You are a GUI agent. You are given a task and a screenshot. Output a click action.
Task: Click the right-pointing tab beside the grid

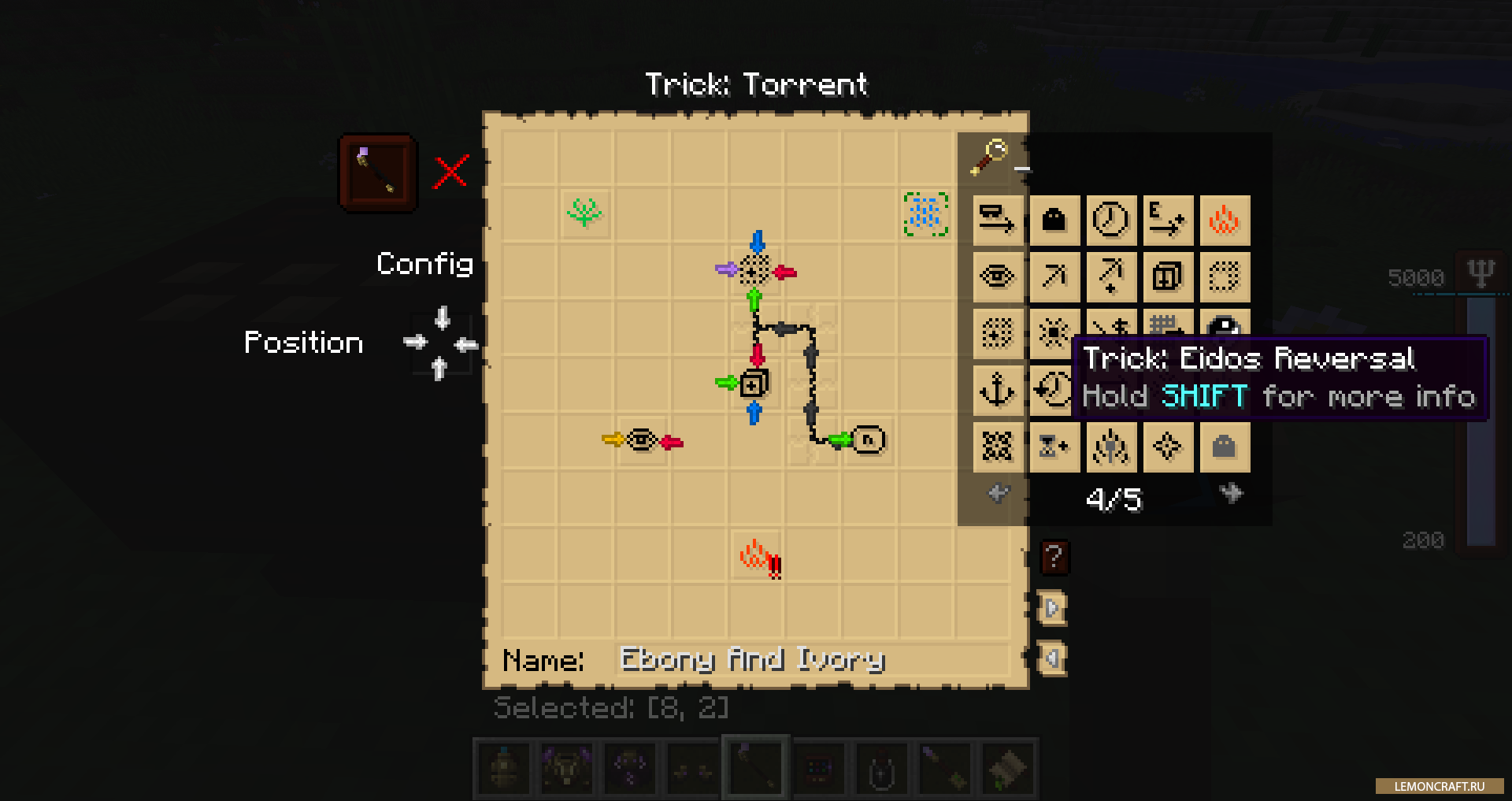pyautogui.click(x=1052, y=608)
